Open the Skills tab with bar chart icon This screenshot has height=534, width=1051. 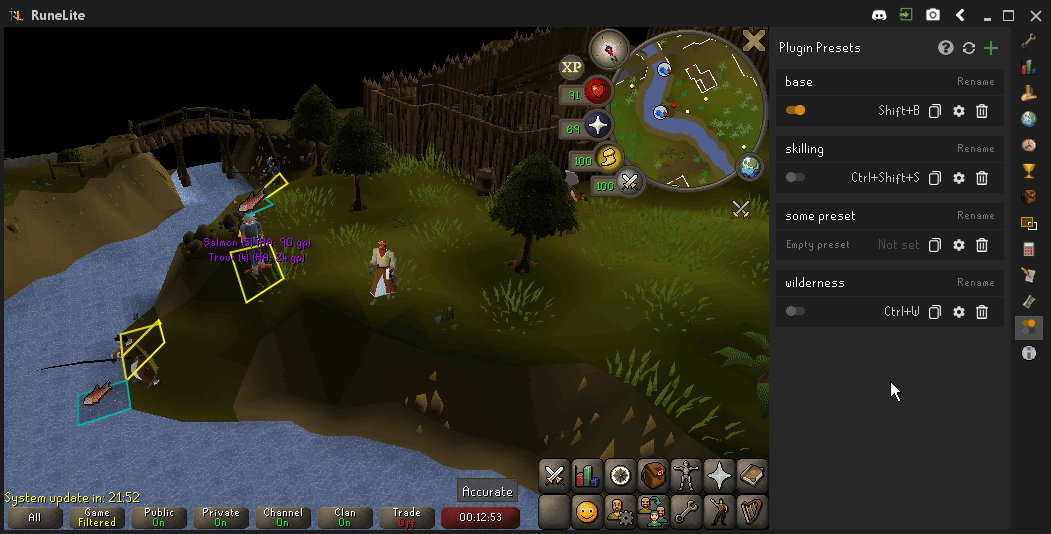pos(587,475)
